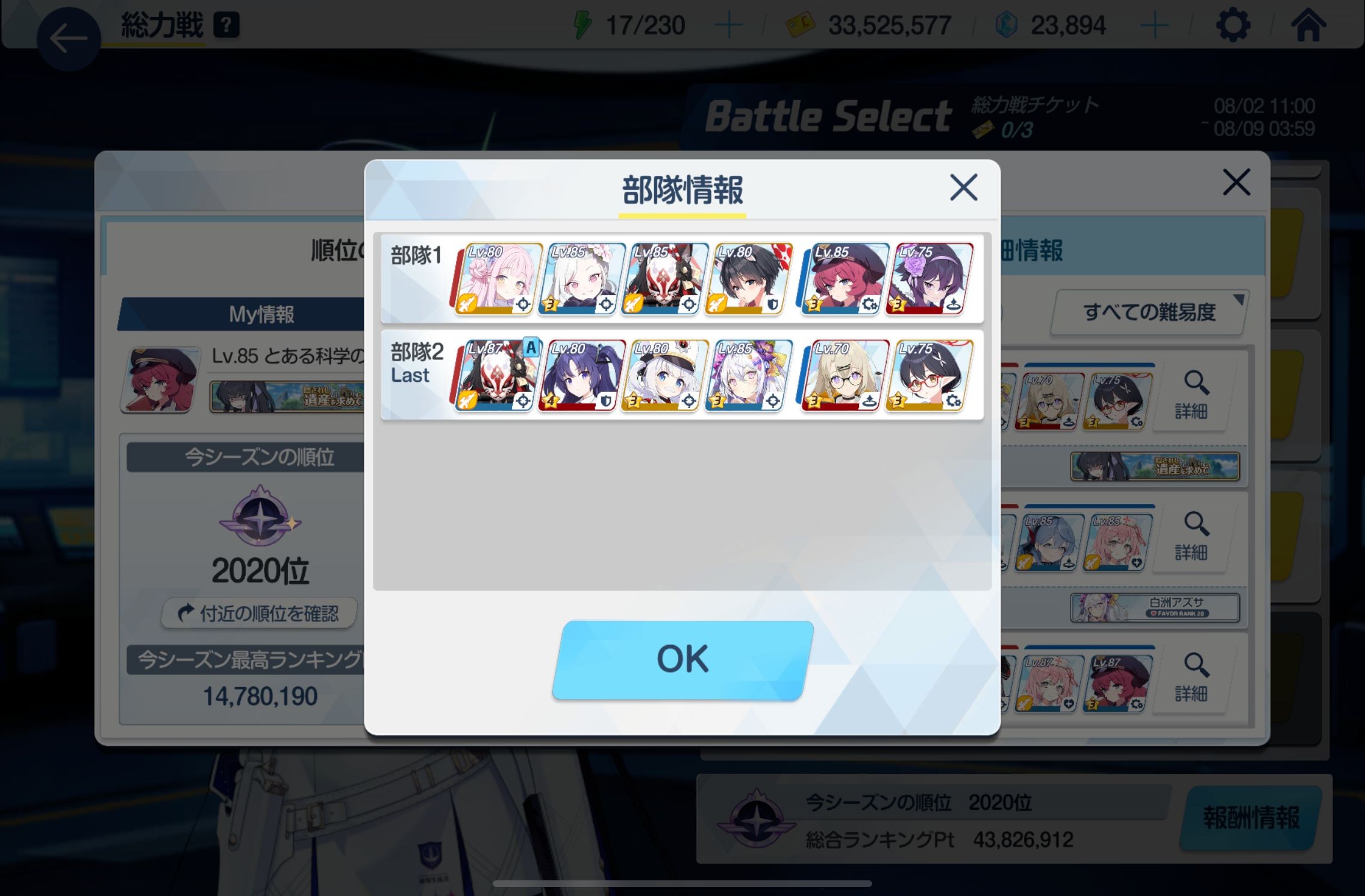
Task: Click 付近の順位を確認 to check nearby ranks
Action: coord(258,614)
